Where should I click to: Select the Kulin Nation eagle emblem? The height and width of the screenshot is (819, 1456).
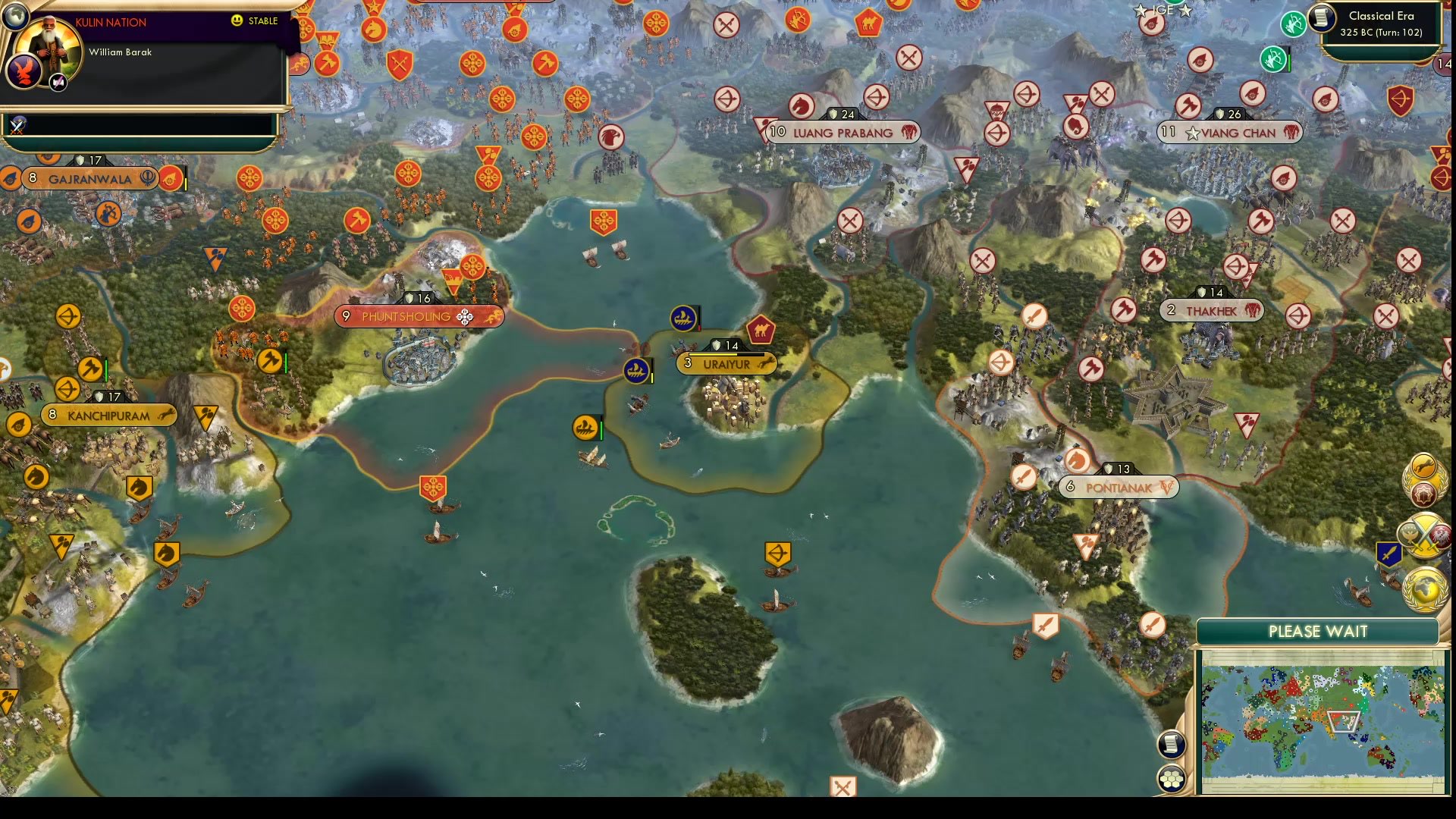(x=23, y=71)
